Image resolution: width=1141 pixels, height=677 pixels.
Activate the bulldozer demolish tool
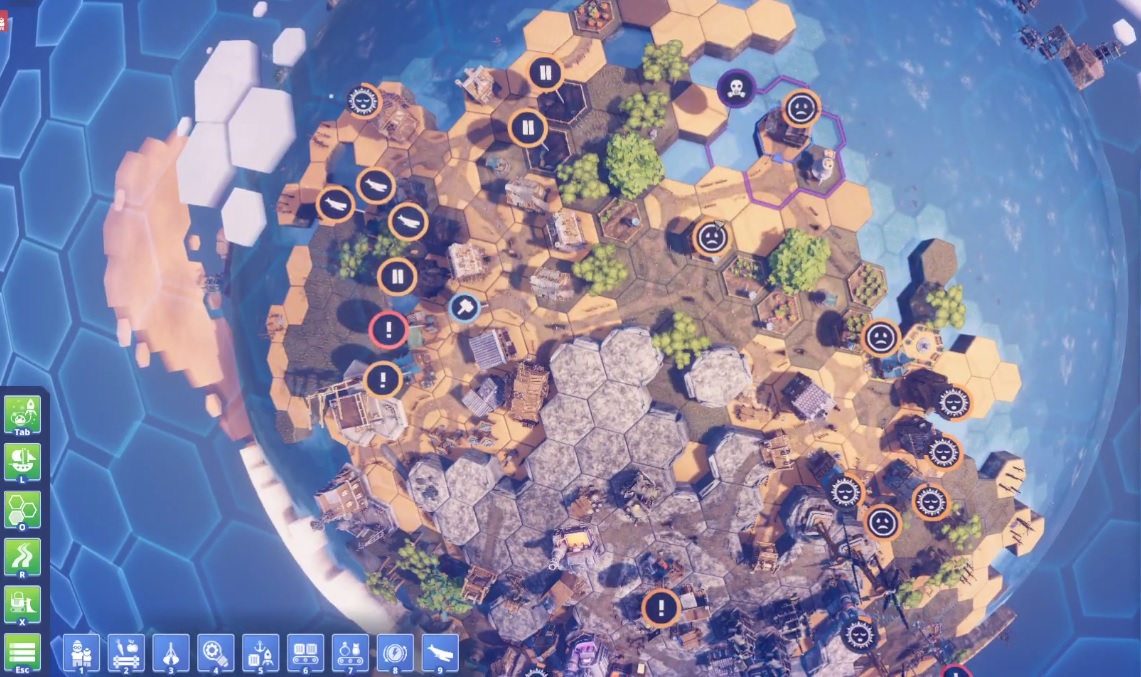(23, 604)
